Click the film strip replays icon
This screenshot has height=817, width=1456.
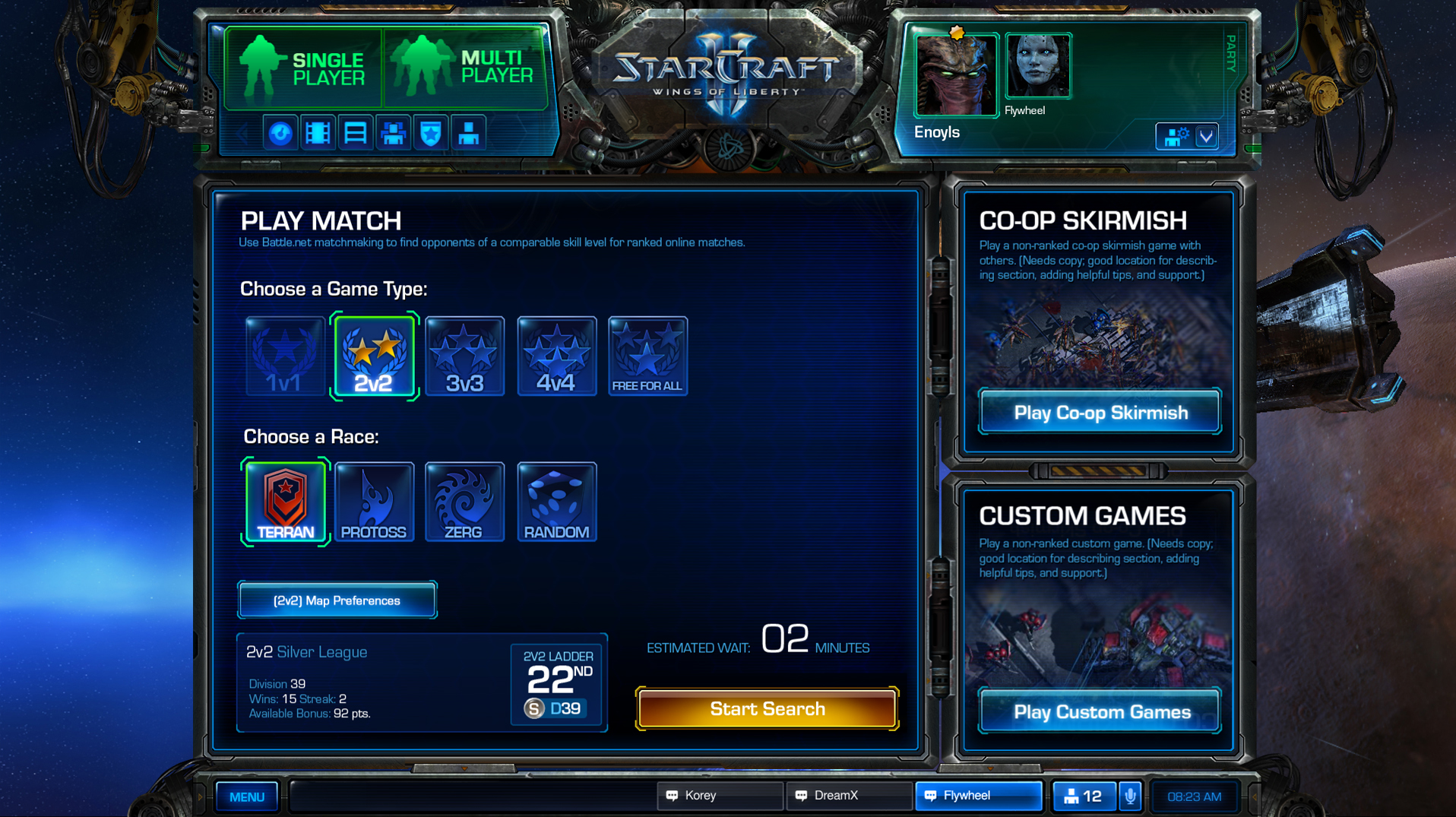click(x=318, y=134)
